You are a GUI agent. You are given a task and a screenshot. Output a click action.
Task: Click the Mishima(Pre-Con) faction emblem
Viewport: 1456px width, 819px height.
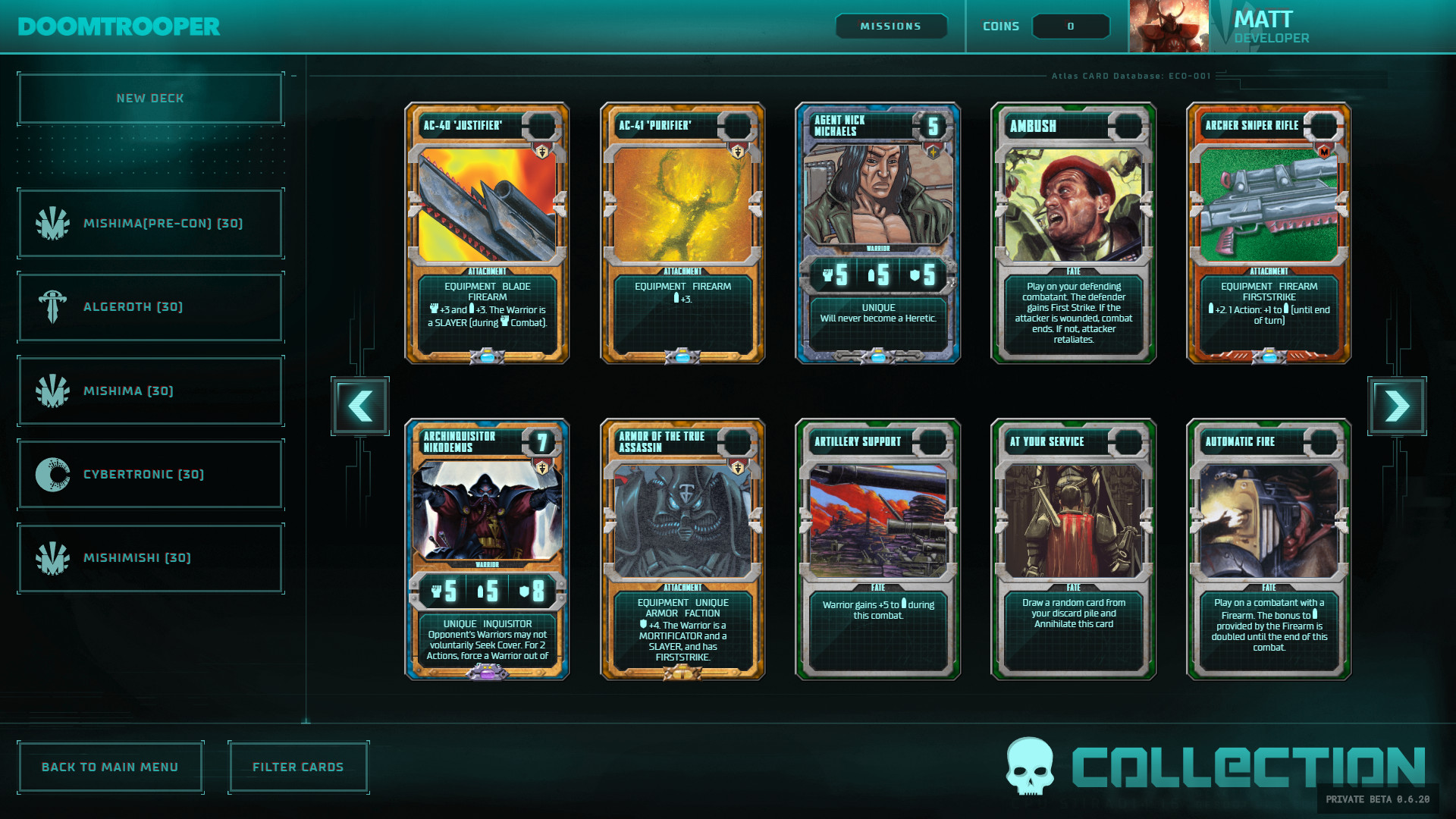tap(52, 223)
